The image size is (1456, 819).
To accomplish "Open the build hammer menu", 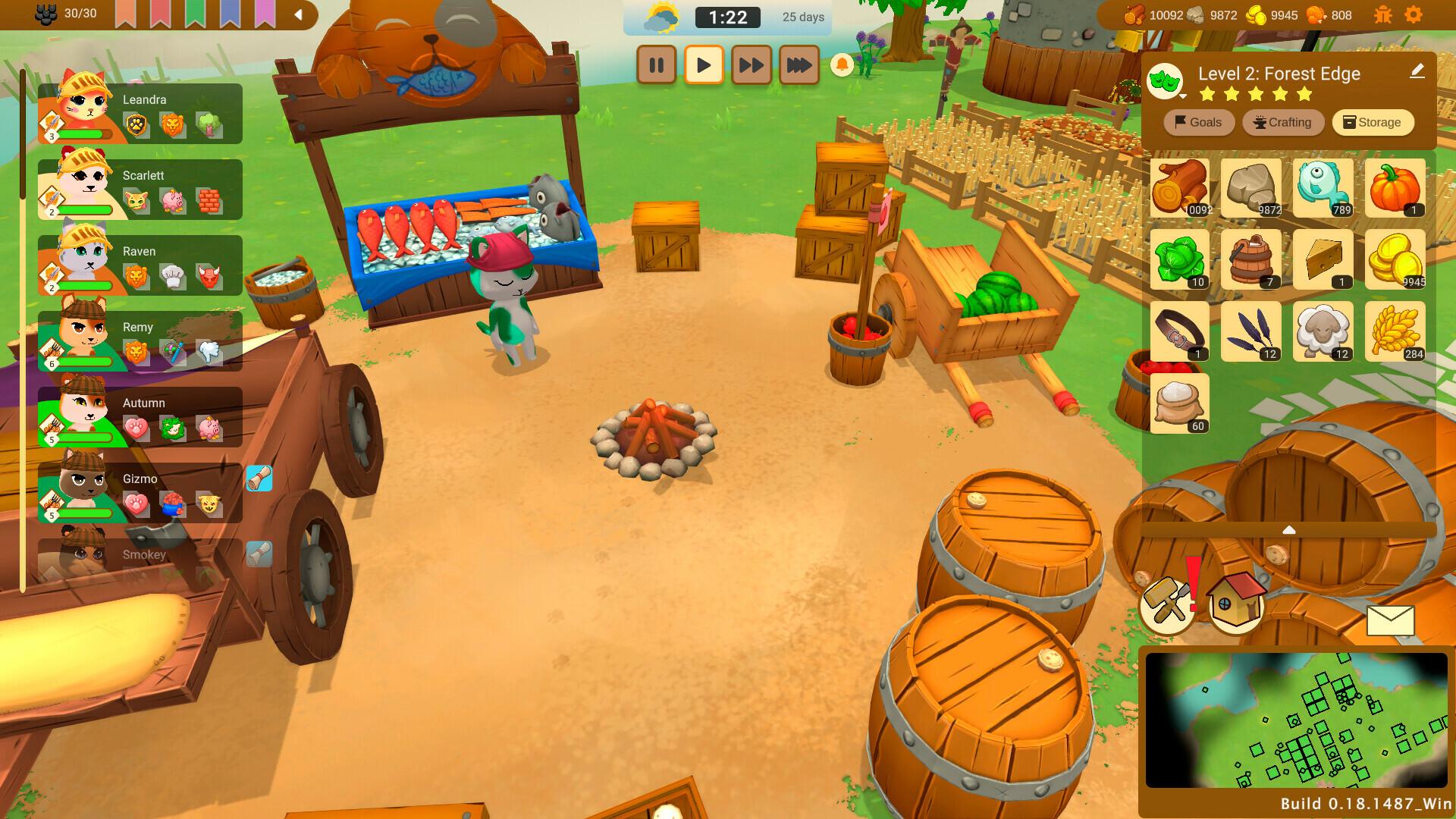I will tap(1166, 605).
